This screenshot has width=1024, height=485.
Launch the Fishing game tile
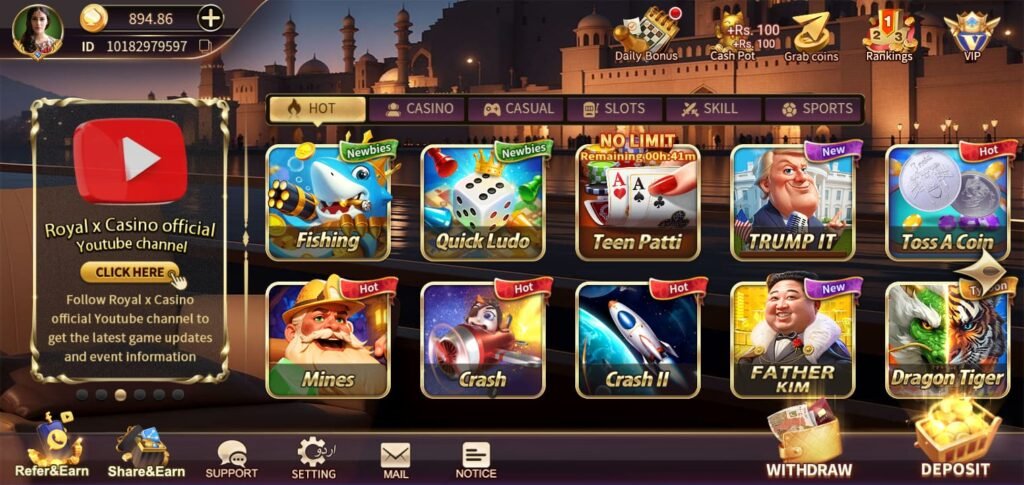328,203
